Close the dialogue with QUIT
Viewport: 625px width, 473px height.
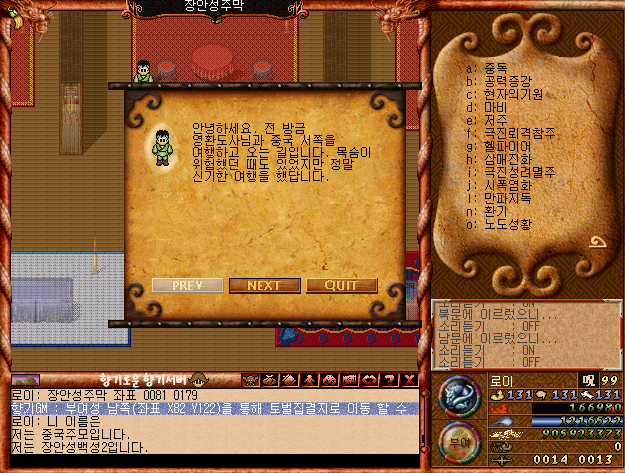pyautogui.click(x=342, y=285)
